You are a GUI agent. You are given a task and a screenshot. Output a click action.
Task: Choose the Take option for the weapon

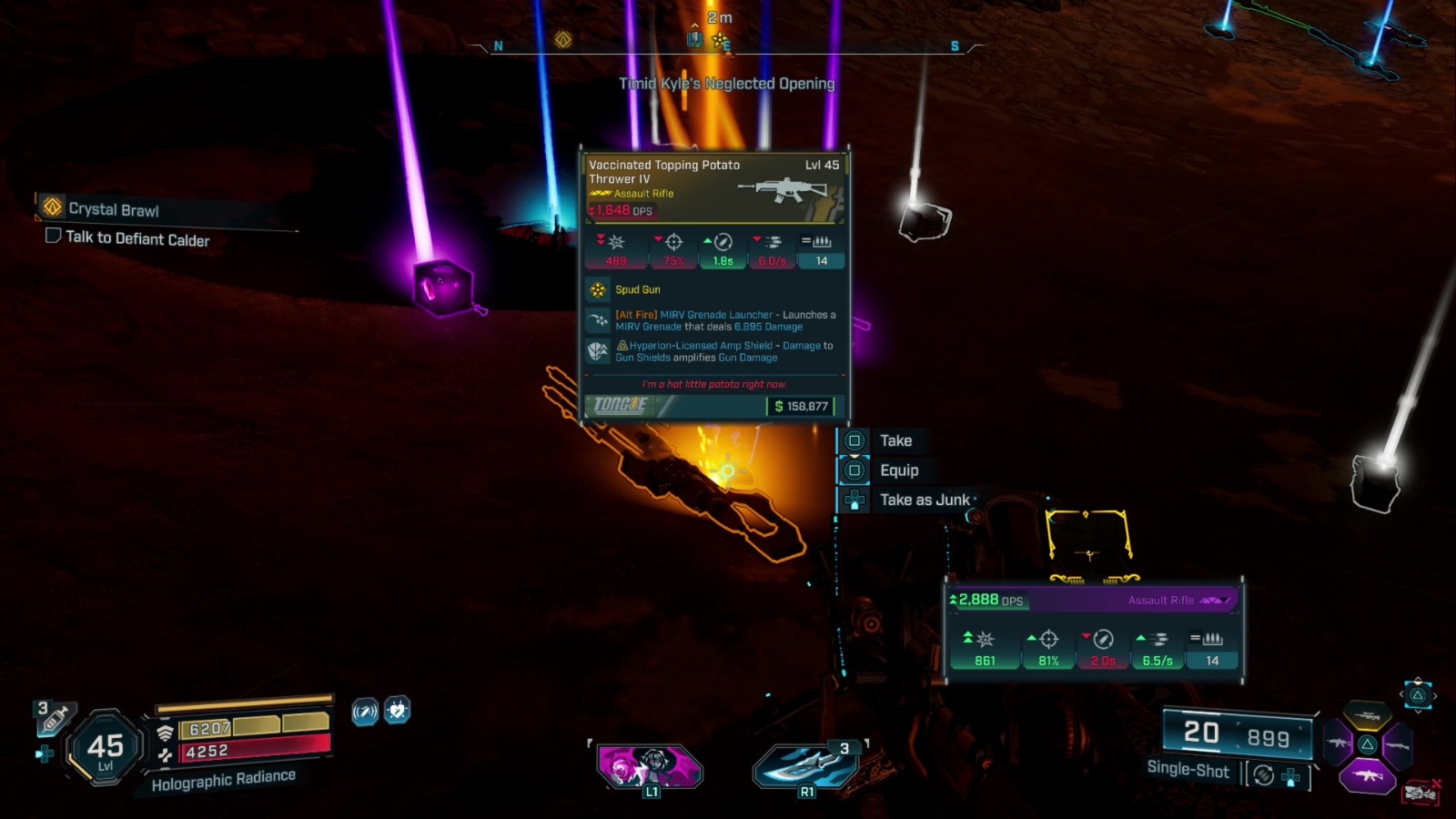895,440
